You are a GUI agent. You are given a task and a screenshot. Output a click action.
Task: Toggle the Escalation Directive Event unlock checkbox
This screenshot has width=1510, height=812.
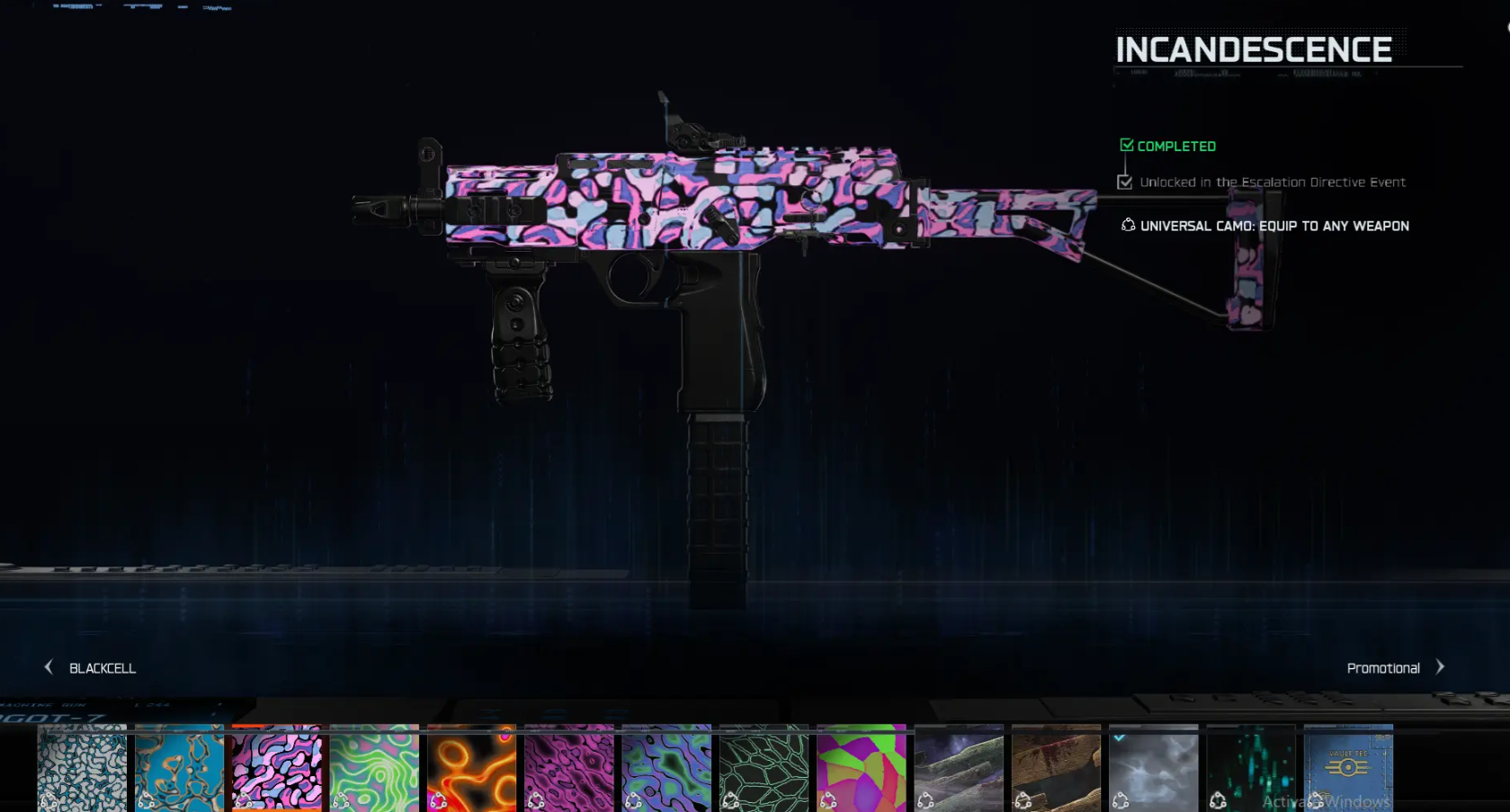(x=1125, y=182)
